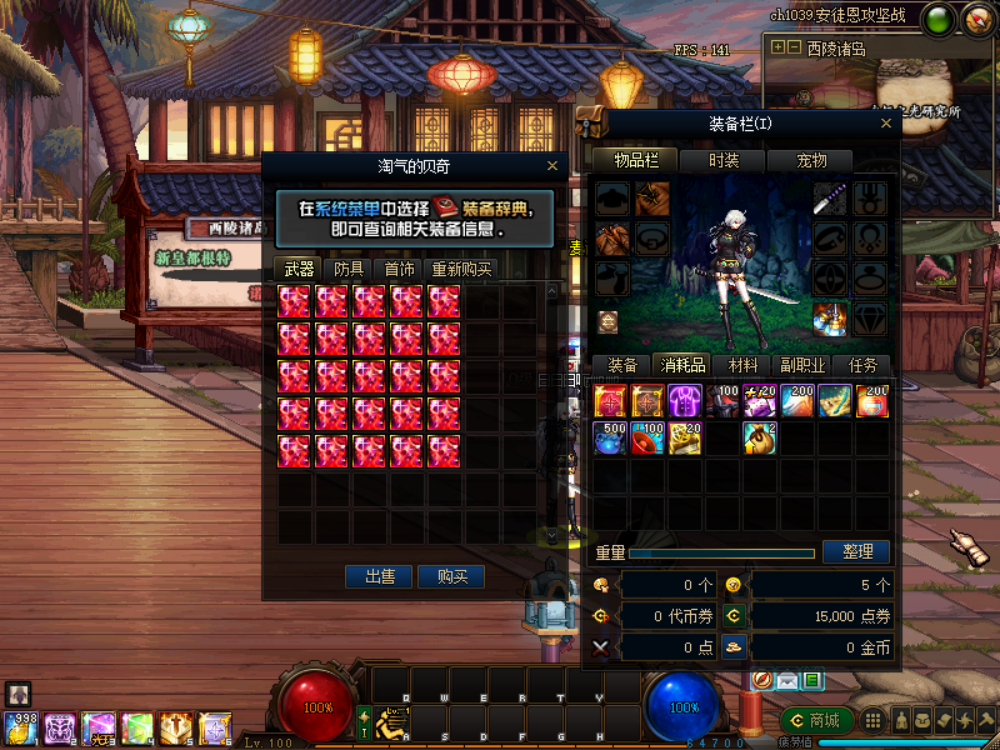Close the 淘气的贝奇 shop window

click(552, 167)
